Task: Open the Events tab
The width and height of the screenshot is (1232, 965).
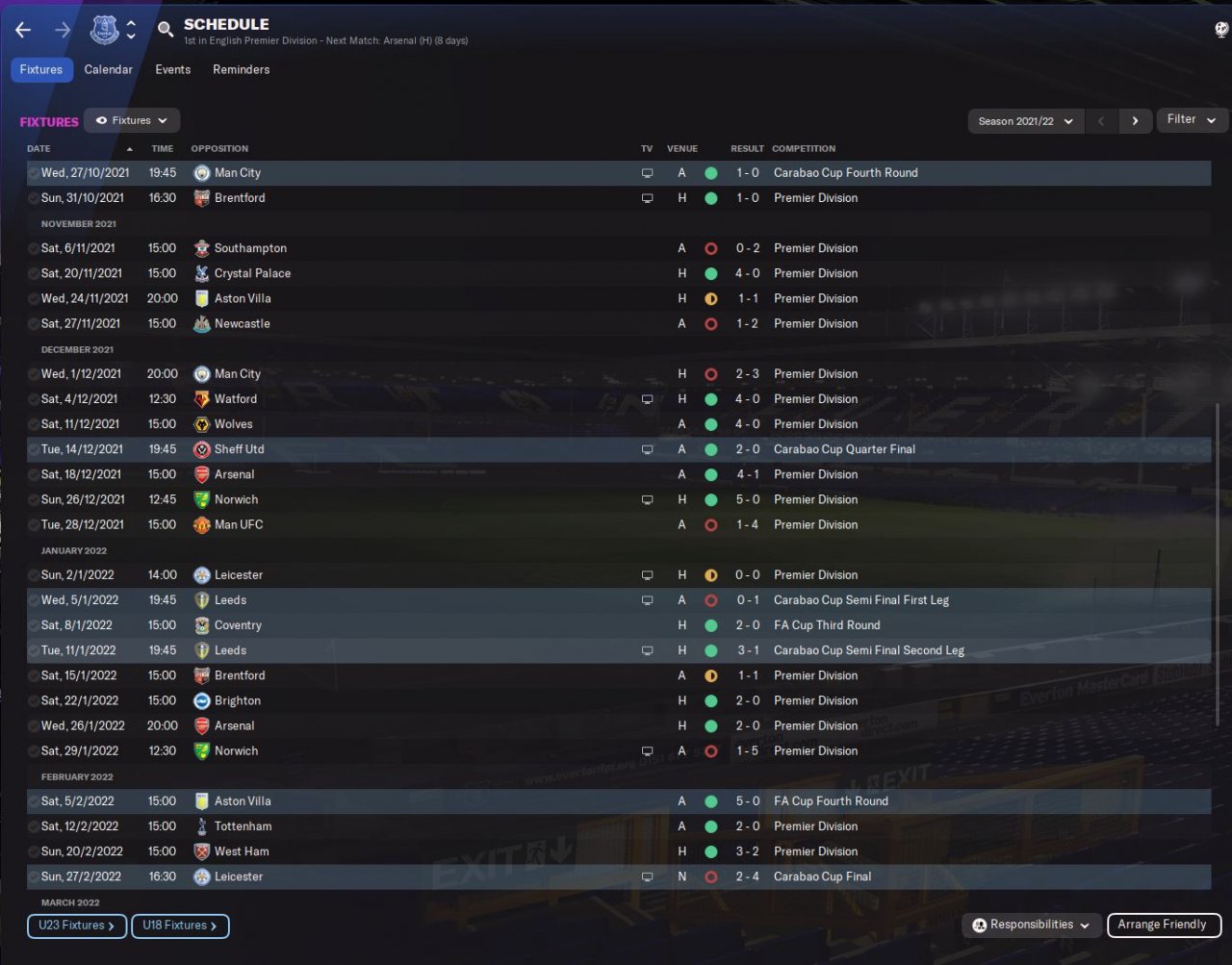Action: [x=172, y=69]
